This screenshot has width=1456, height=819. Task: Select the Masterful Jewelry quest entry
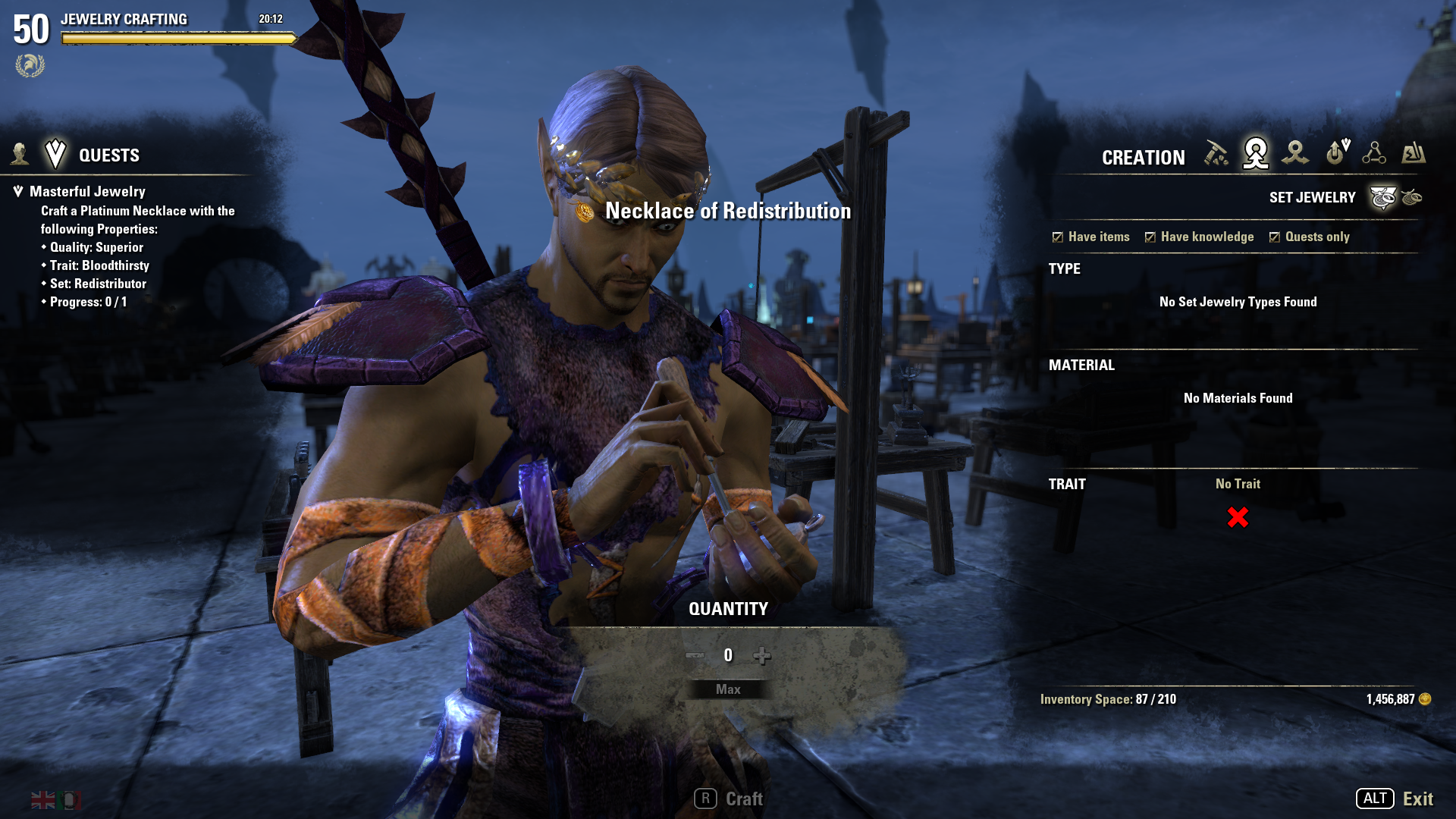(91, 191)
